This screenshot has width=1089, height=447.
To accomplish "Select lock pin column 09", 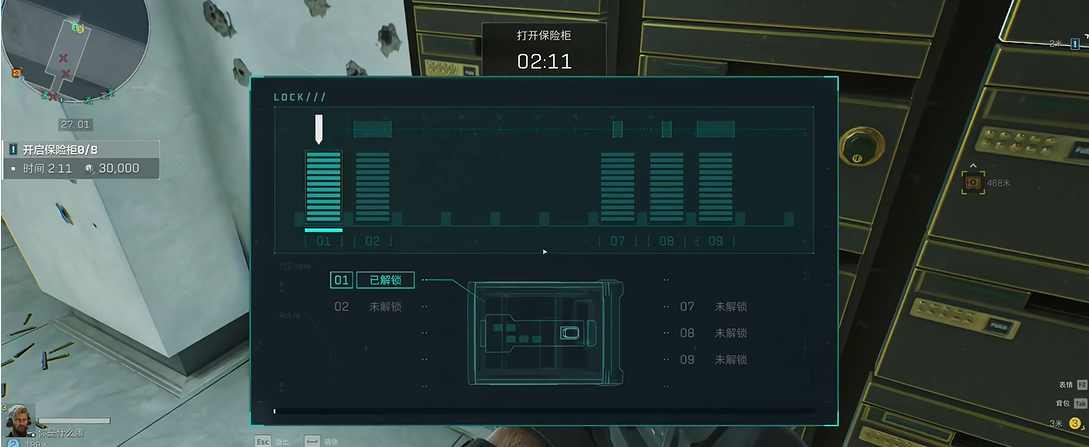I will (715, 187).
